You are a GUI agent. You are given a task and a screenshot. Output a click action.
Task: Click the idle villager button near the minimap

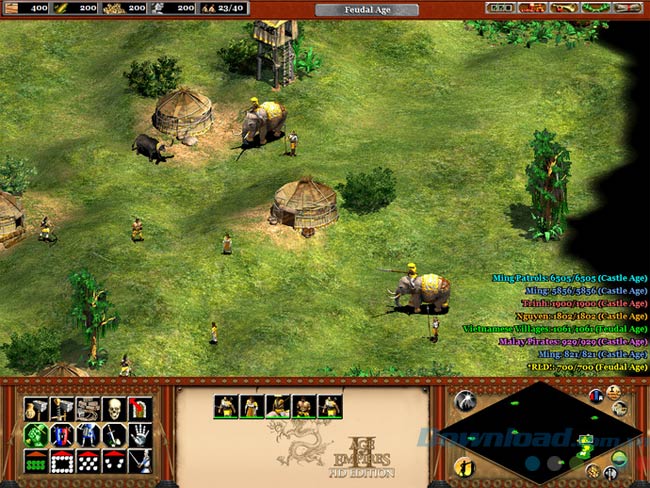coord(464,467)
